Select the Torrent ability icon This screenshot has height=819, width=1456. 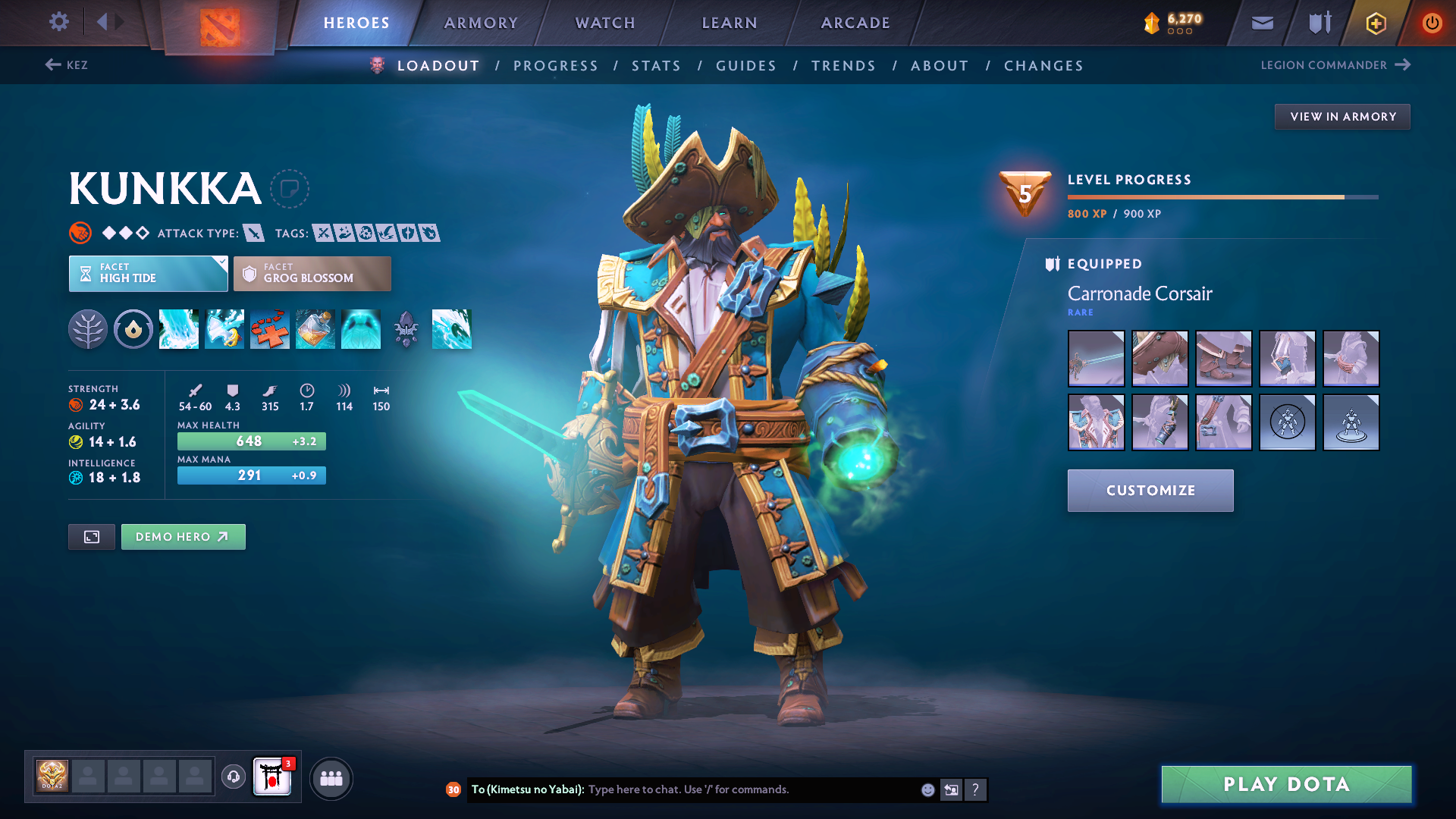point(179,329)
